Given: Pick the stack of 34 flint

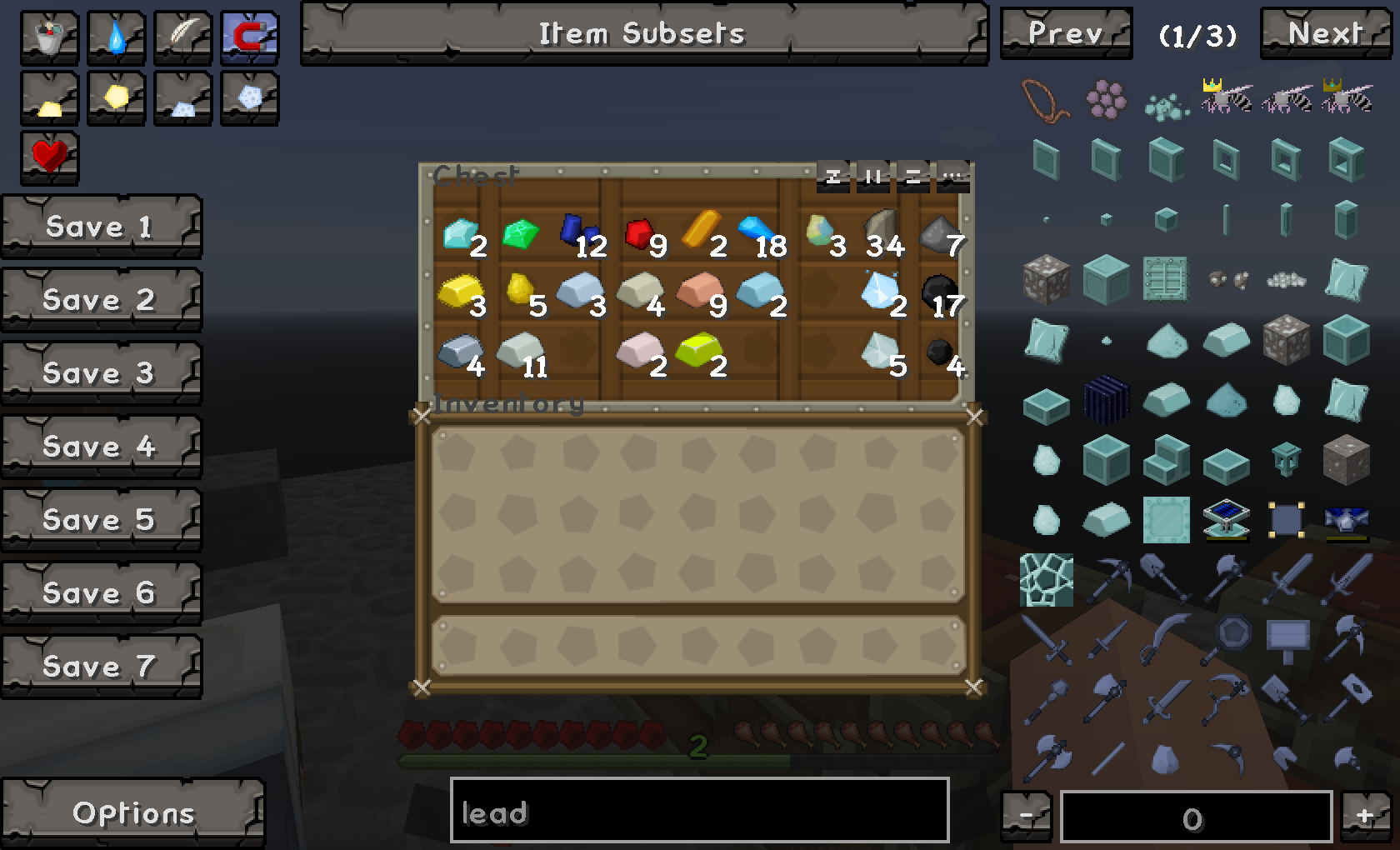Looking at the screenshot, I should (880, 232).
